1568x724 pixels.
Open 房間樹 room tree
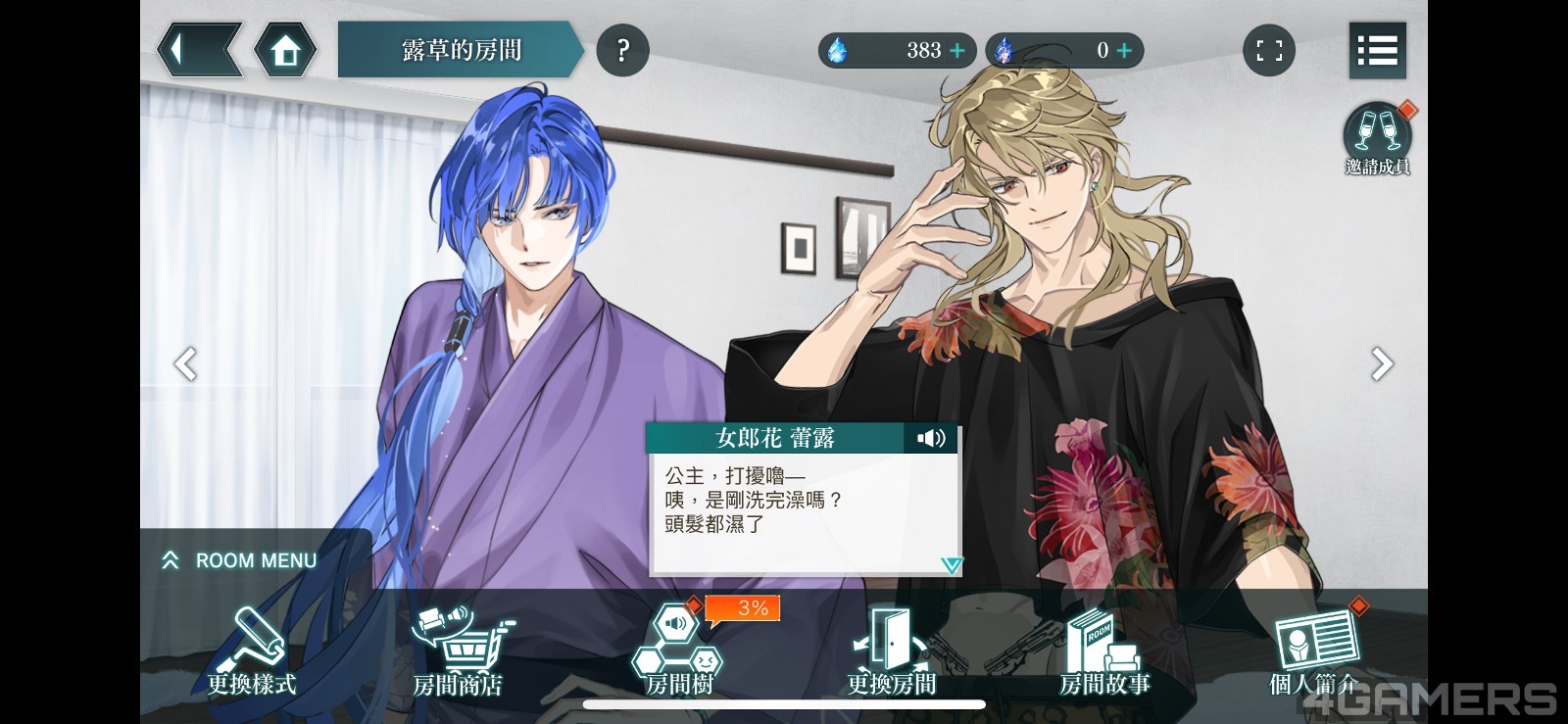[x=679, y=652]
